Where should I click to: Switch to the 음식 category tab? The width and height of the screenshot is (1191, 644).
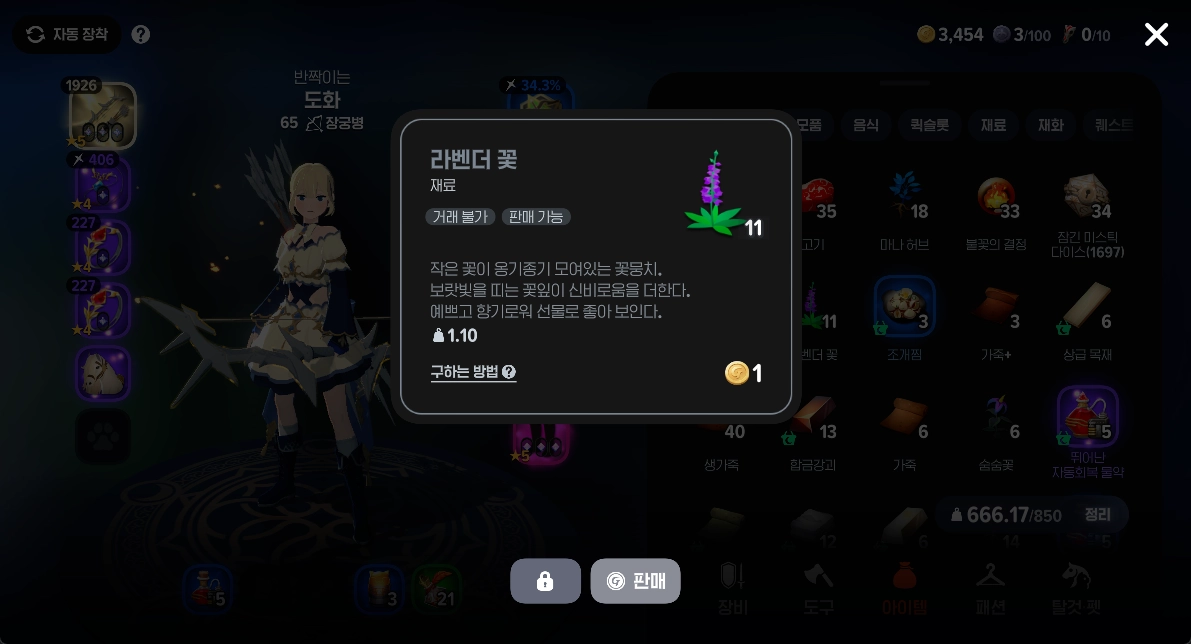point(865,125)
